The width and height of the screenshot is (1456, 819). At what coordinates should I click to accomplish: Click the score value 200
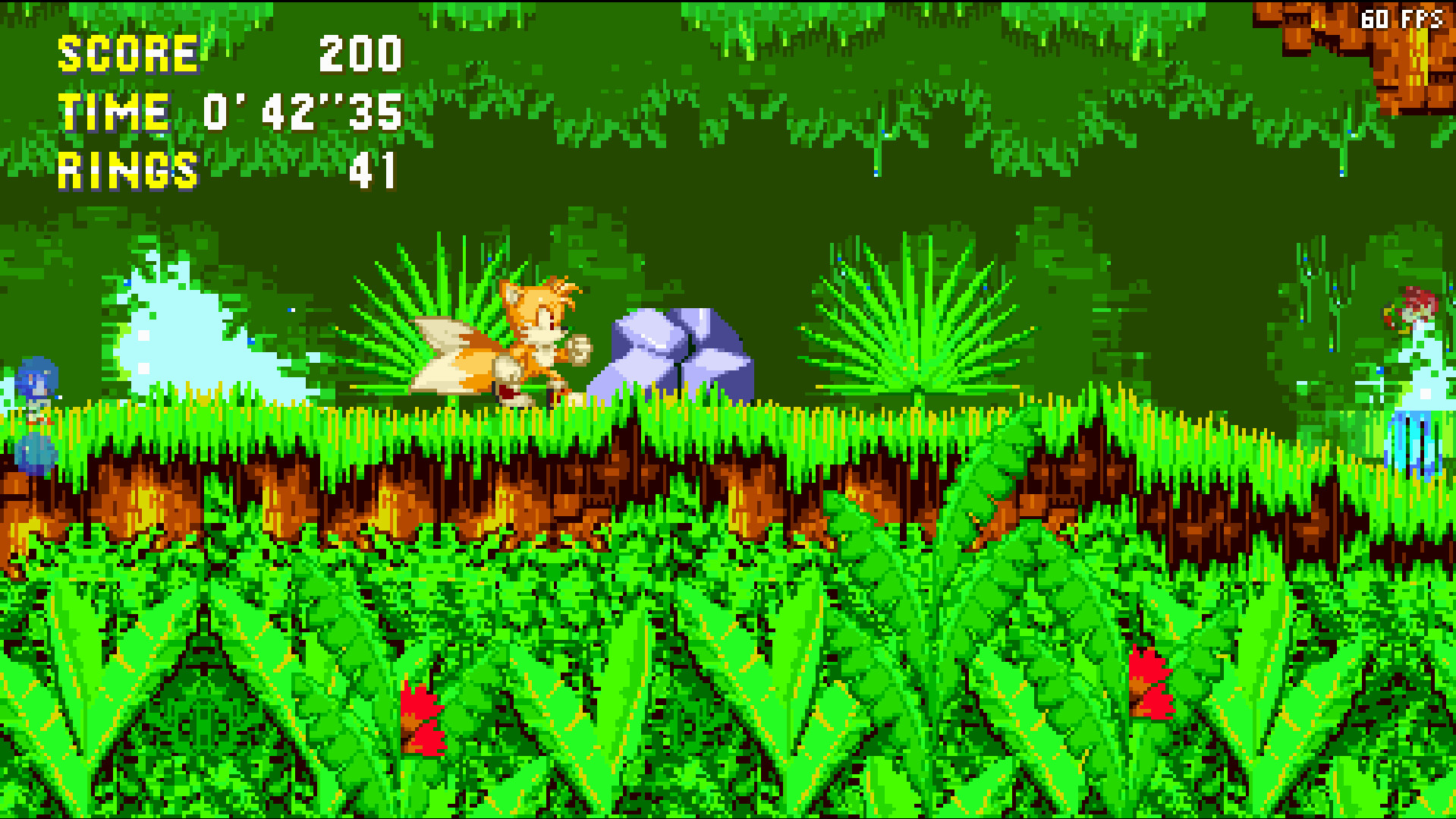point(359,53)
